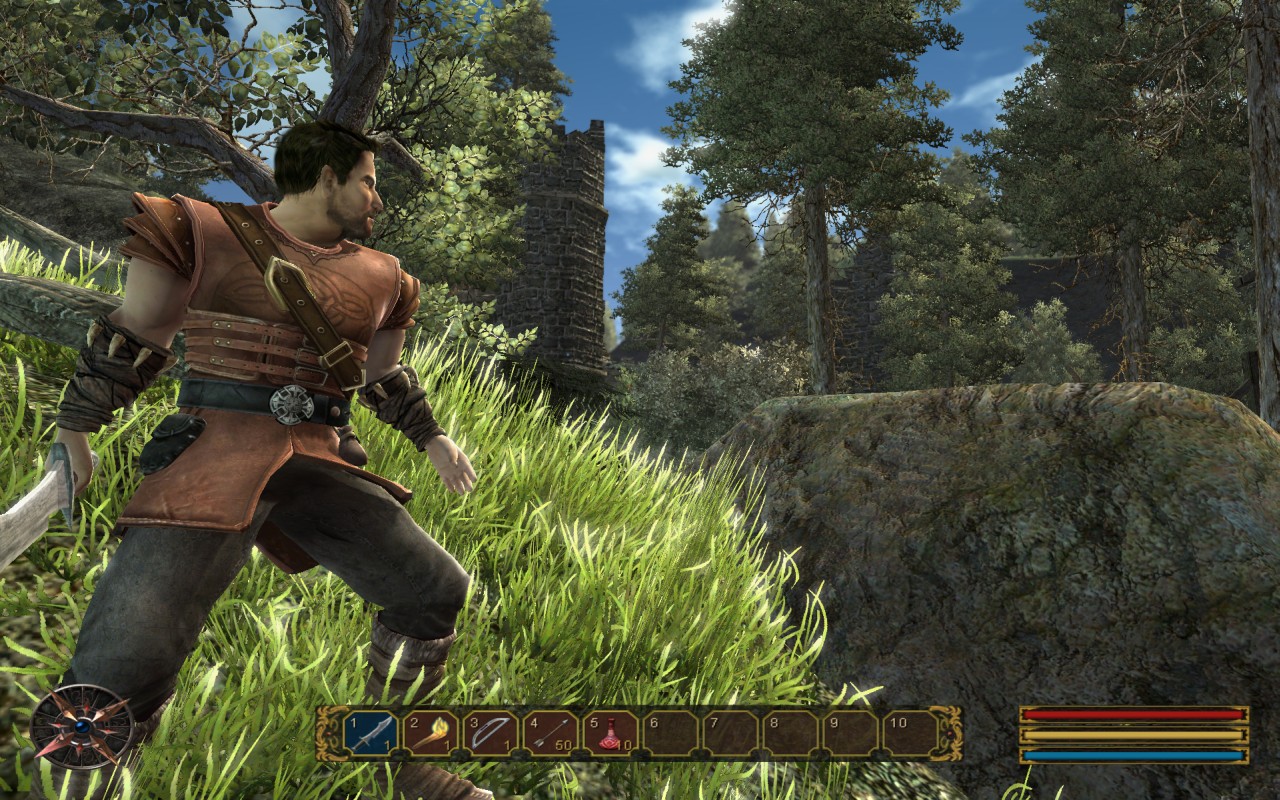Screen dimensions: 1280x800
Task: Click the empty hotbar slot numbered 6
Action: [671, 734]
